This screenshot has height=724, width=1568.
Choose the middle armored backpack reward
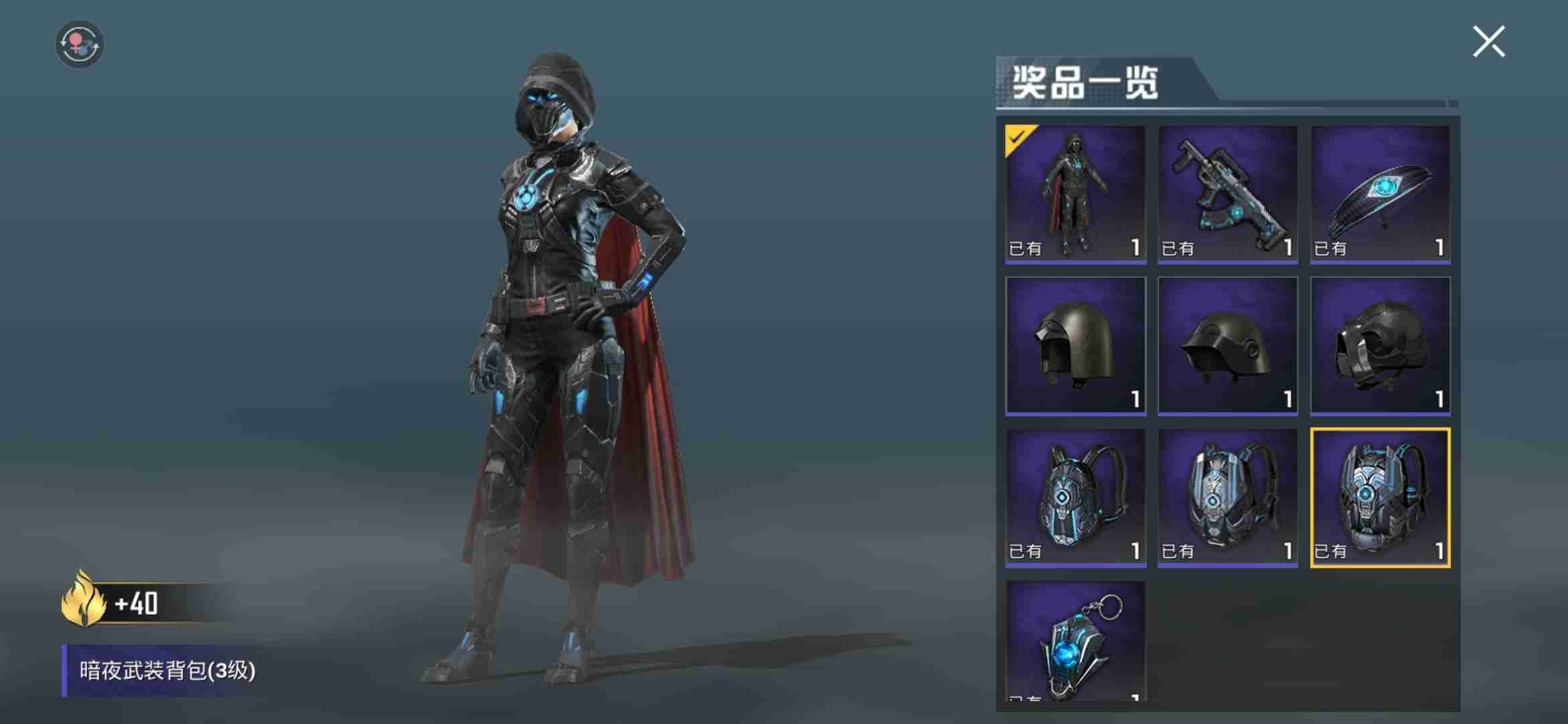[x=1228, y=497]
